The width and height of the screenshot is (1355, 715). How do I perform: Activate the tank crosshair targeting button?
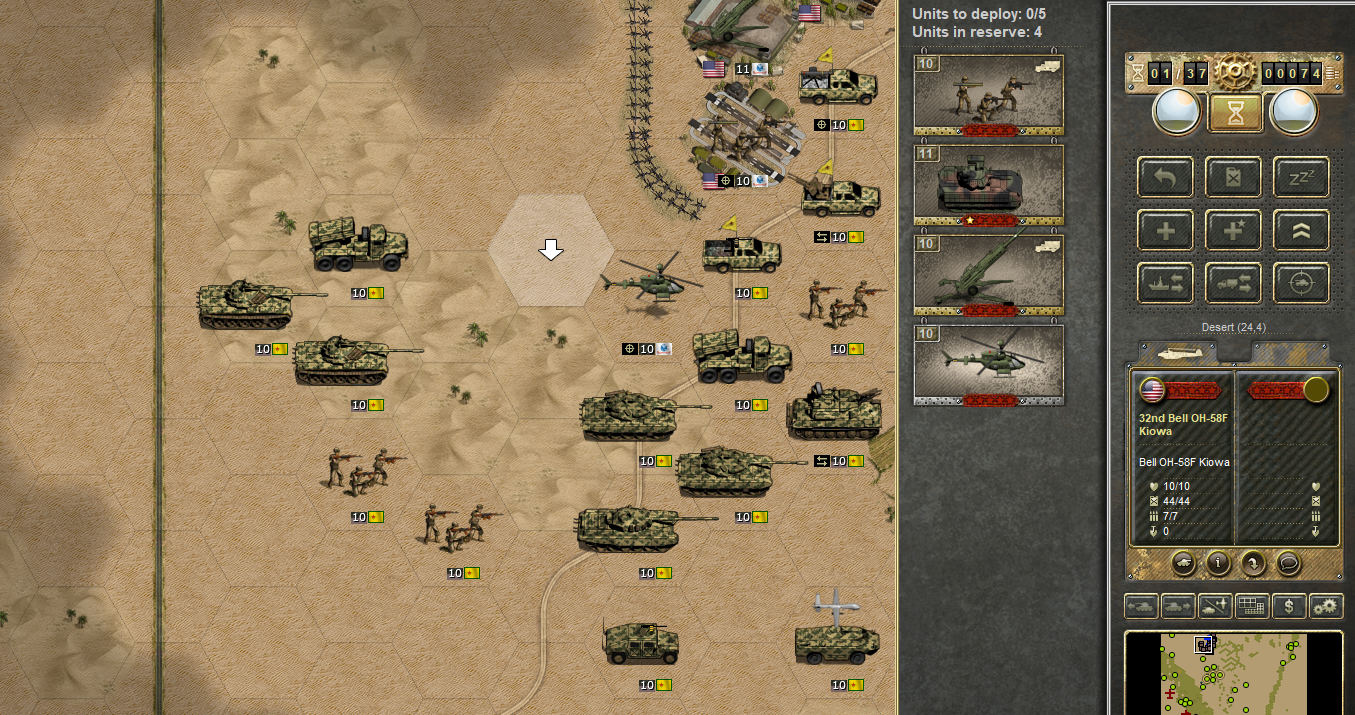click(1301, 283)
